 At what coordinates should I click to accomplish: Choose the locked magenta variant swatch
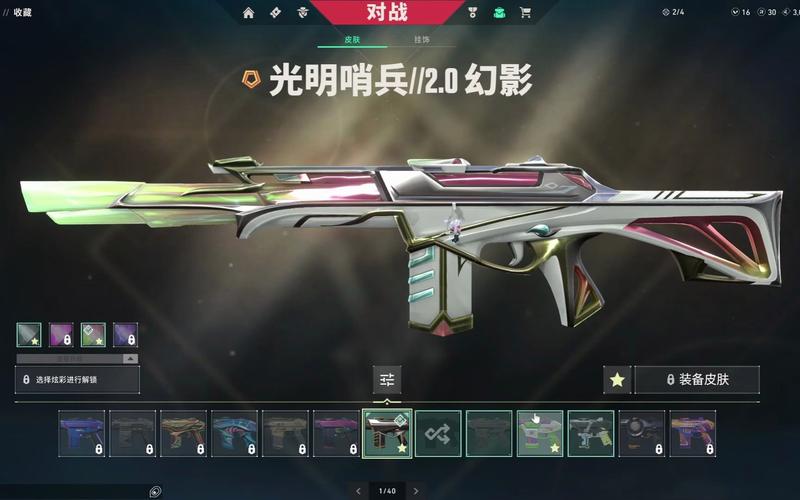(61, 335)
